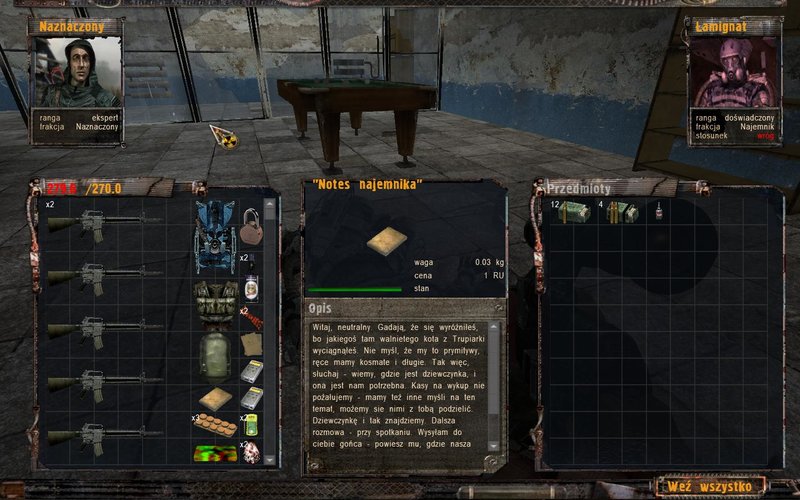Select the mercenary's notebook in inventory
Screen dimensions: 800x500
click(215, 400)
